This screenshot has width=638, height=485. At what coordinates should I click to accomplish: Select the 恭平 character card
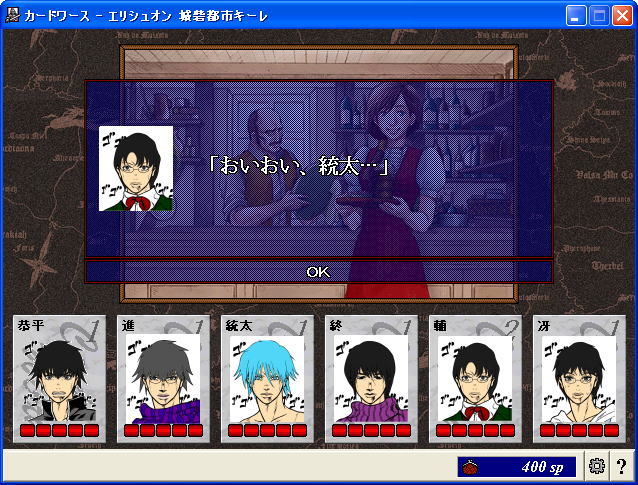click(x=59, y=379)
